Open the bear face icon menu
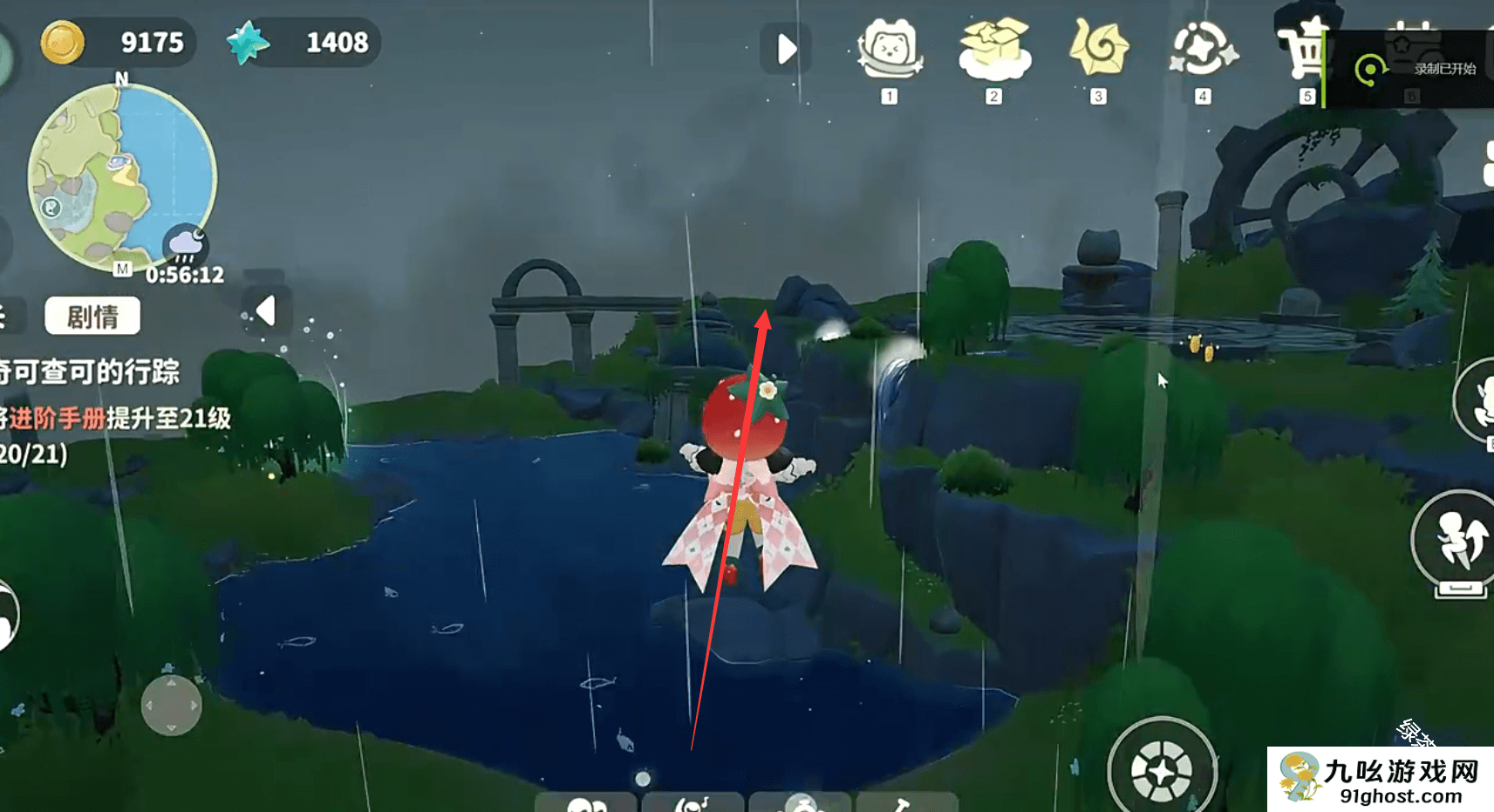The width and height of the screenshot is (1494, 812). (890, 50)
